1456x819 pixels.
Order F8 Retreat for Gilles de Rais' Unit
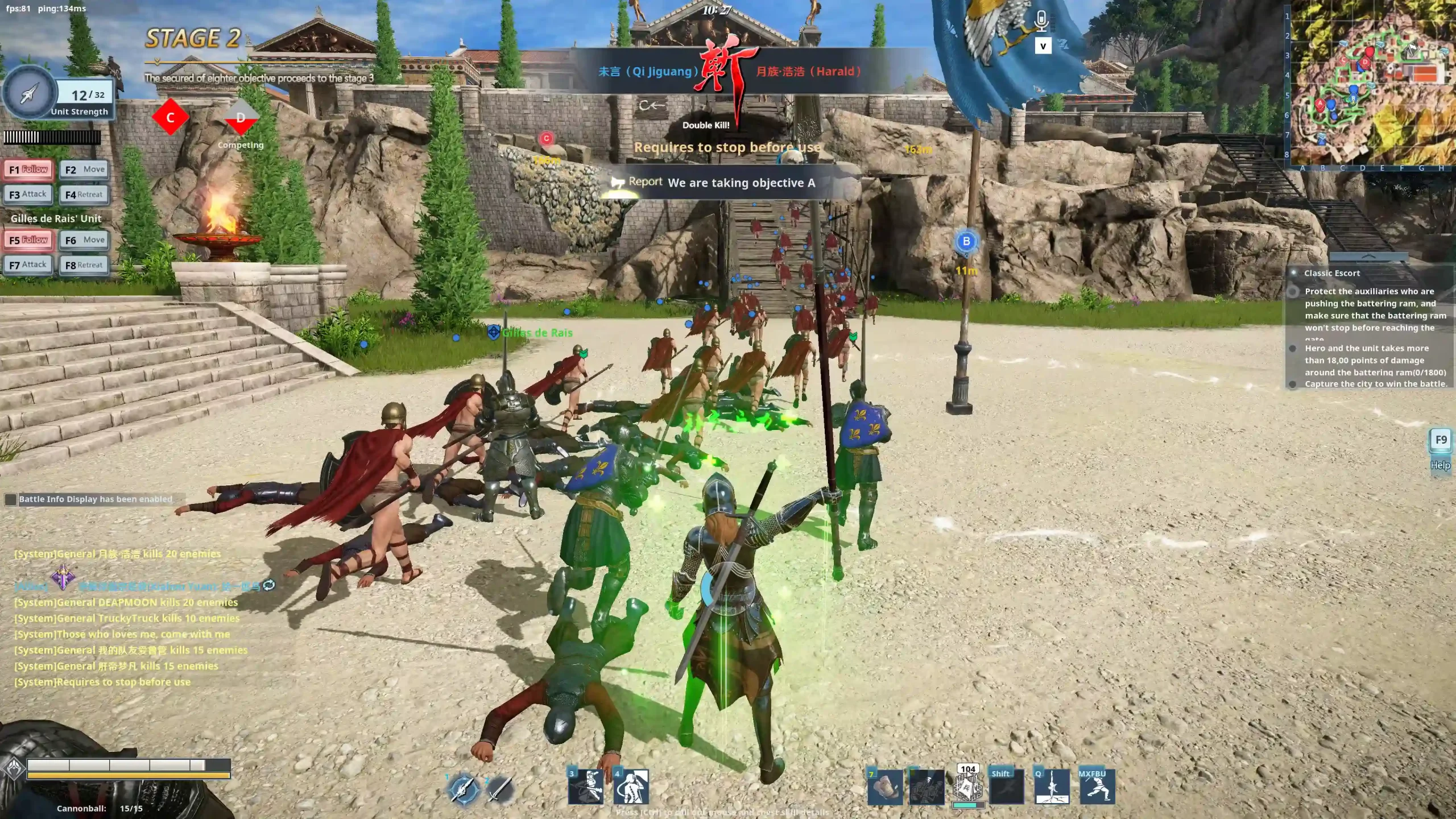click(84, 265)
